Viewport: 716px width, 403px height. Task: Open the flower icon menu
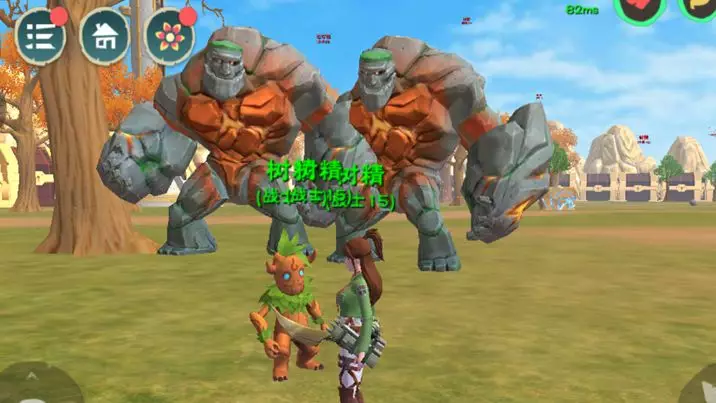tap(169, 36)
